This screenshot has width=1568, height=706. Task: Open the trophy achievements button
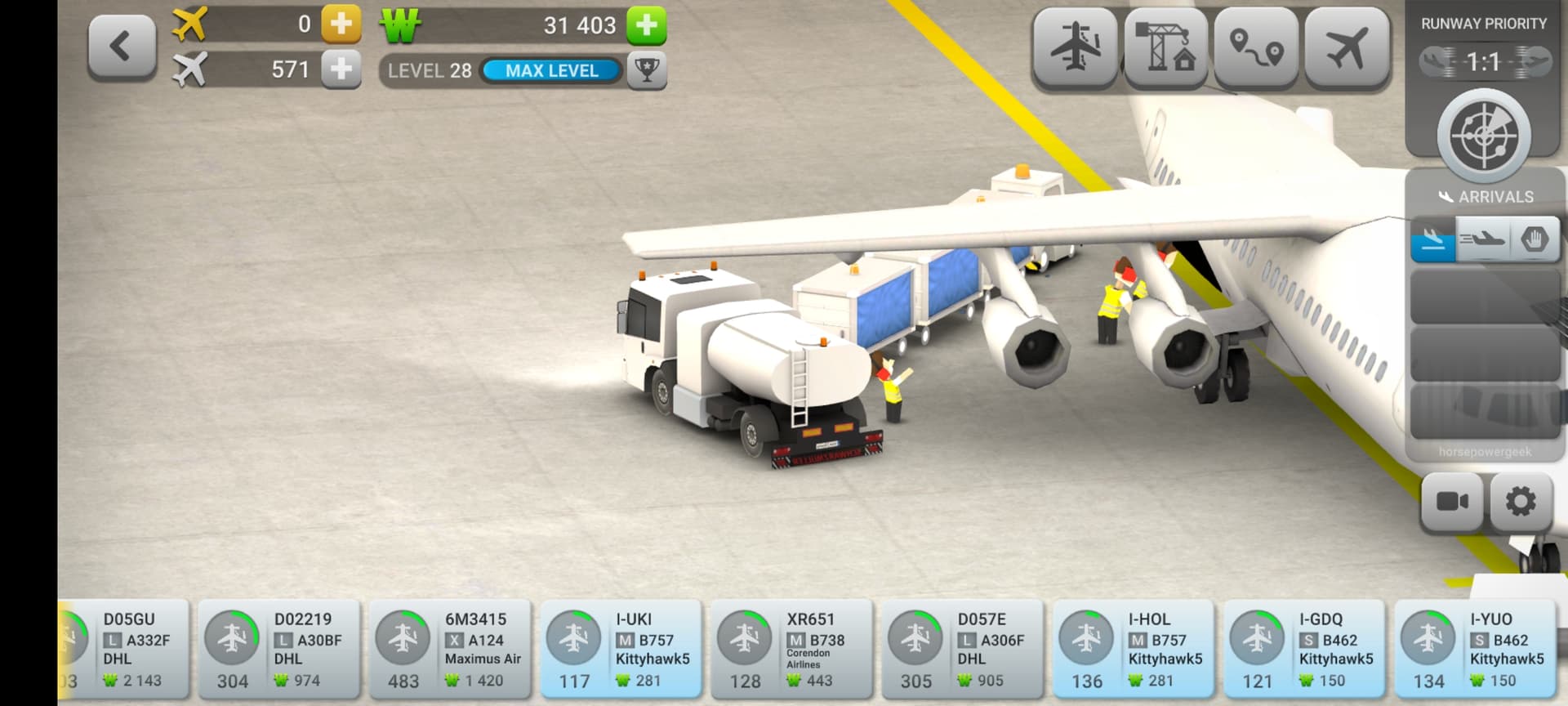[647, 70]
